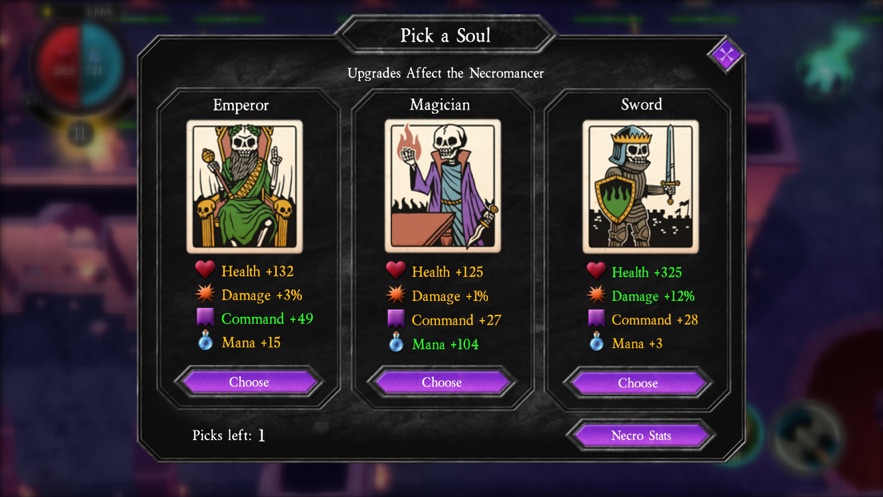Select the Emperor tarot card
This screenshot has width=883, height=497.
click(244, 186)
